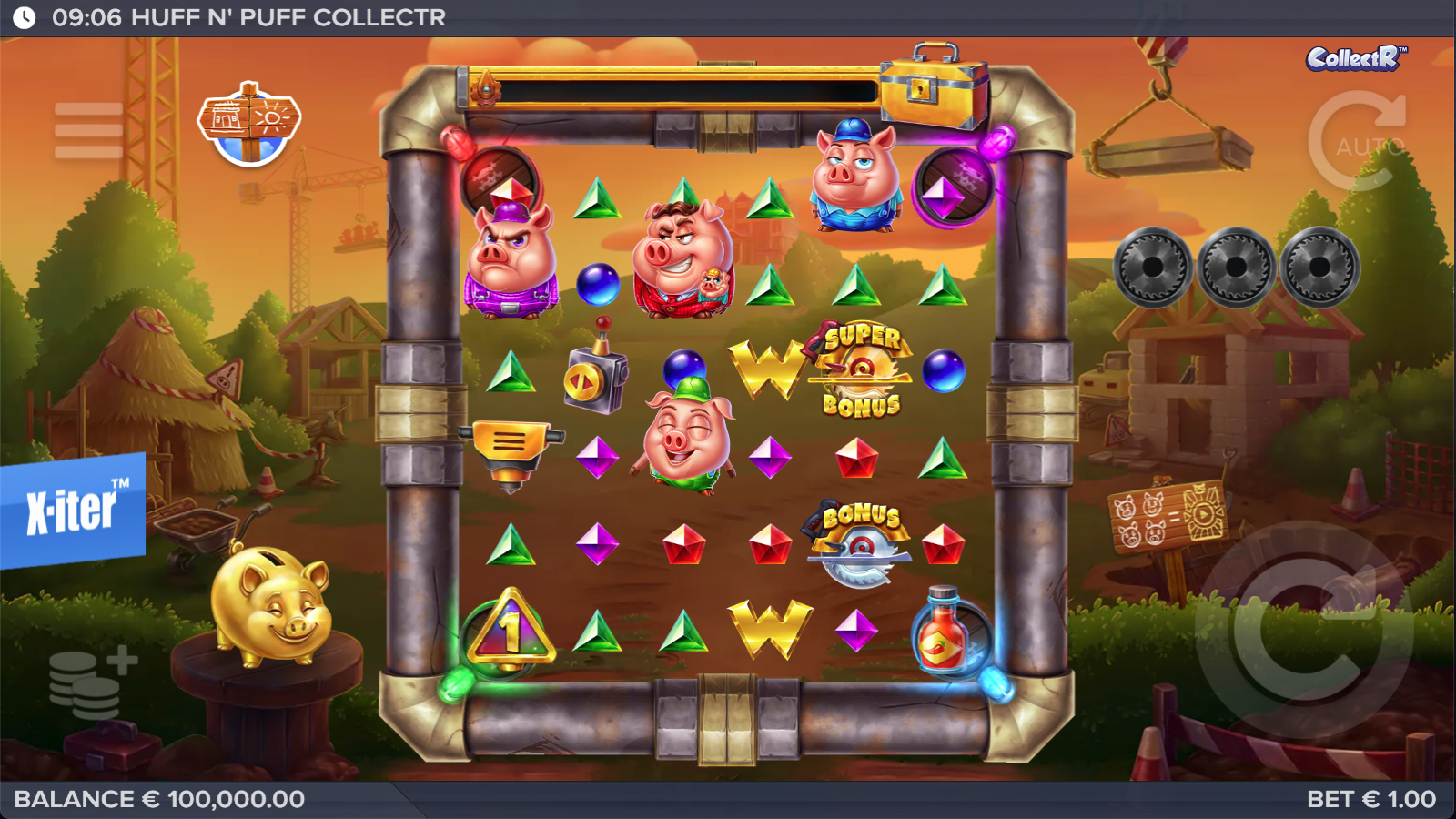Click the signpost scenery toggle icon
Viewport: 1456px width, 819px height.
click(x=249, y=124)
